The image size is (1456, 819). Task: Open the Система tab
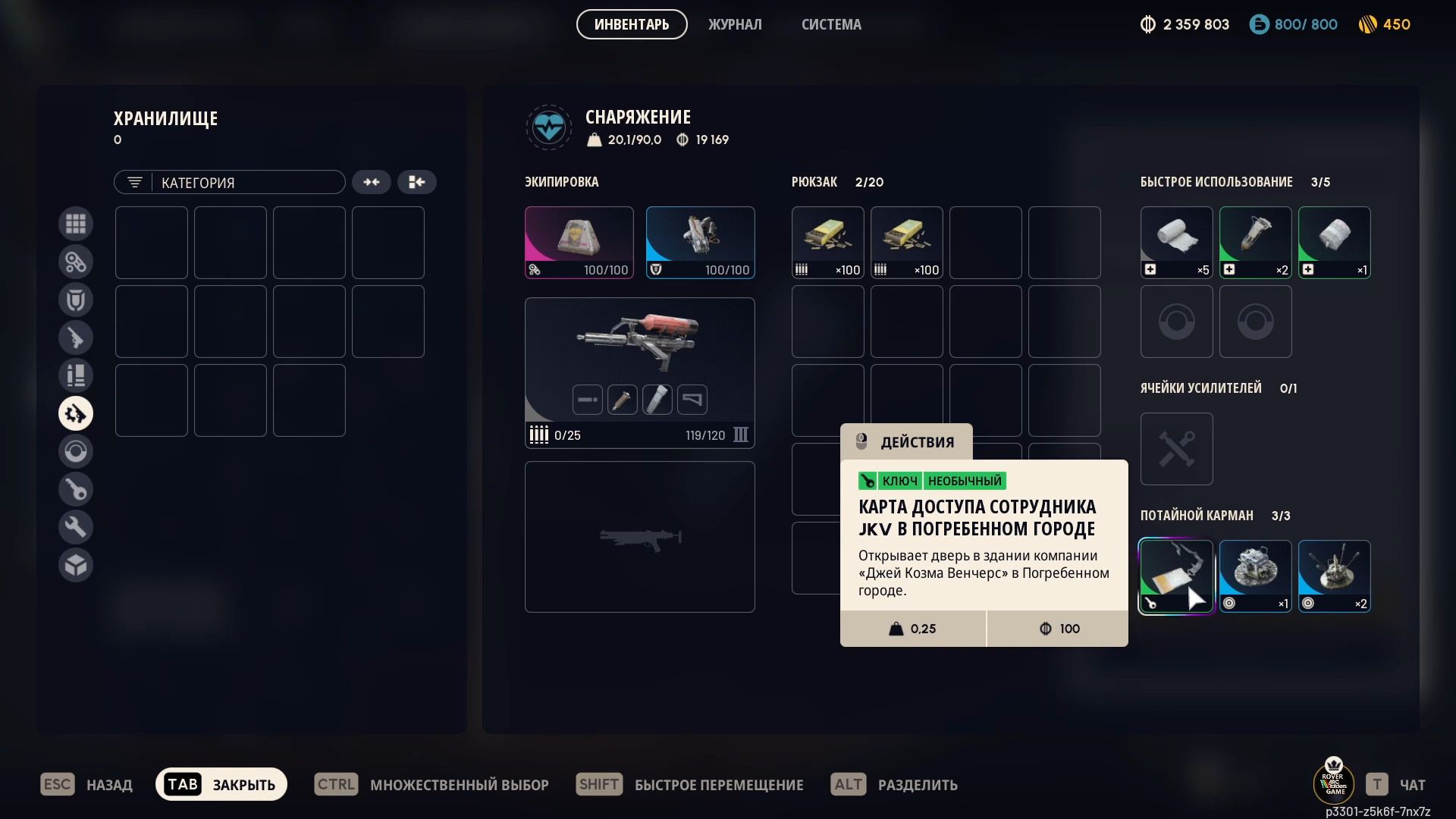831,24
